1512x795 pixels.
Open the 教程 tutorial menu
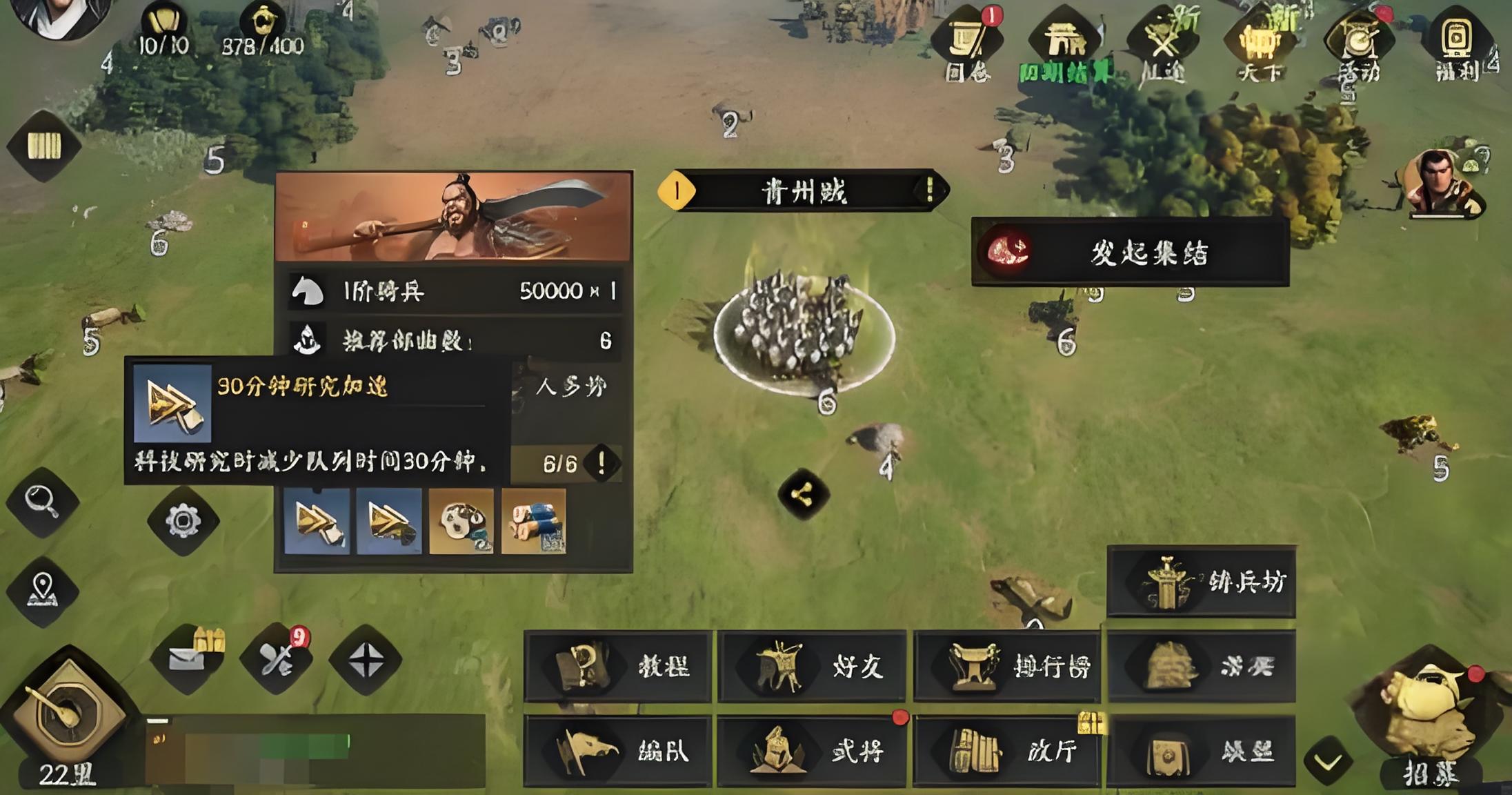pos(617,667)
